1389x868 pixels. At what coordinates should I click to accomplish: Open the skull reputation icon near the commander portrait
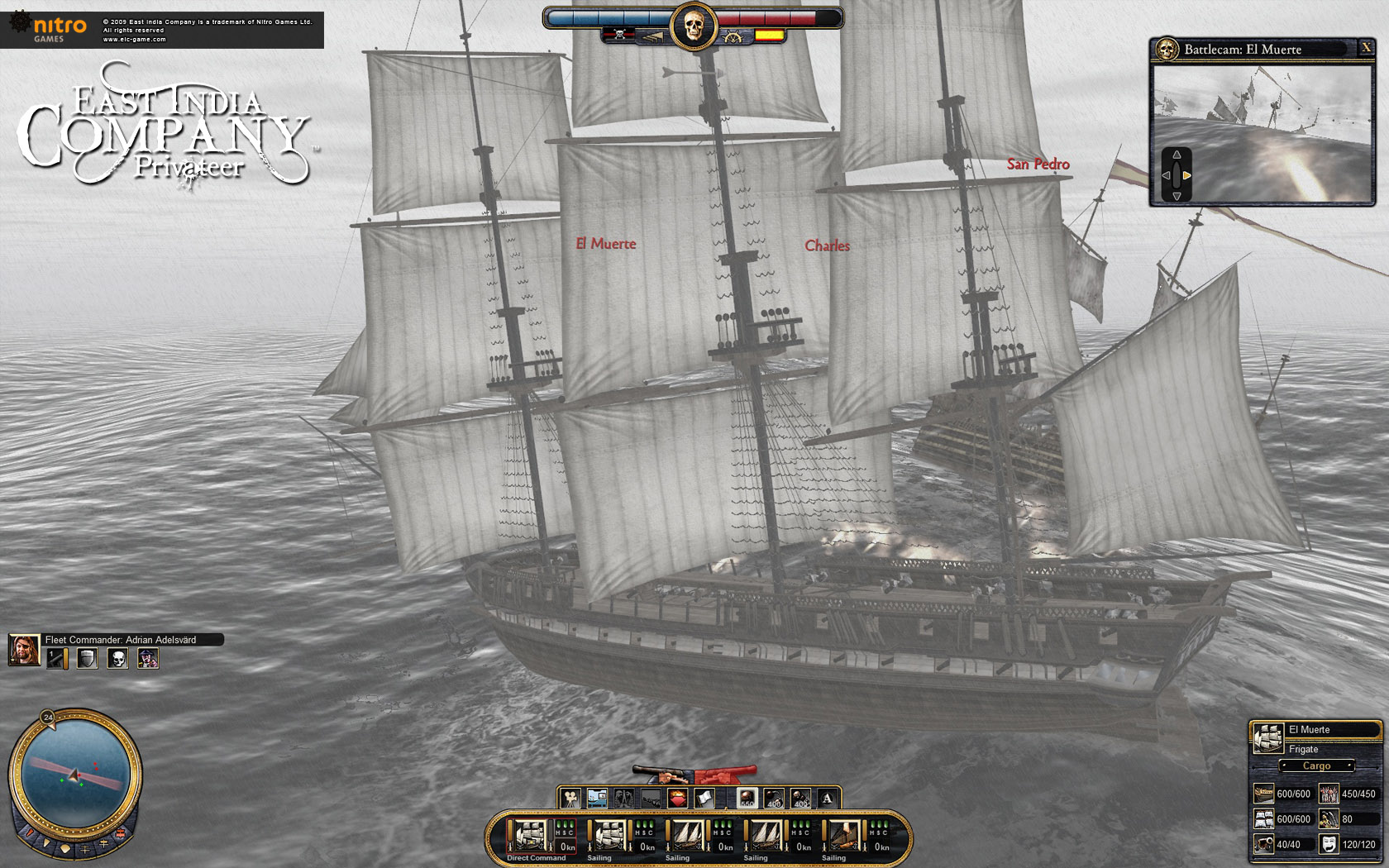click(x=117, y=659)
